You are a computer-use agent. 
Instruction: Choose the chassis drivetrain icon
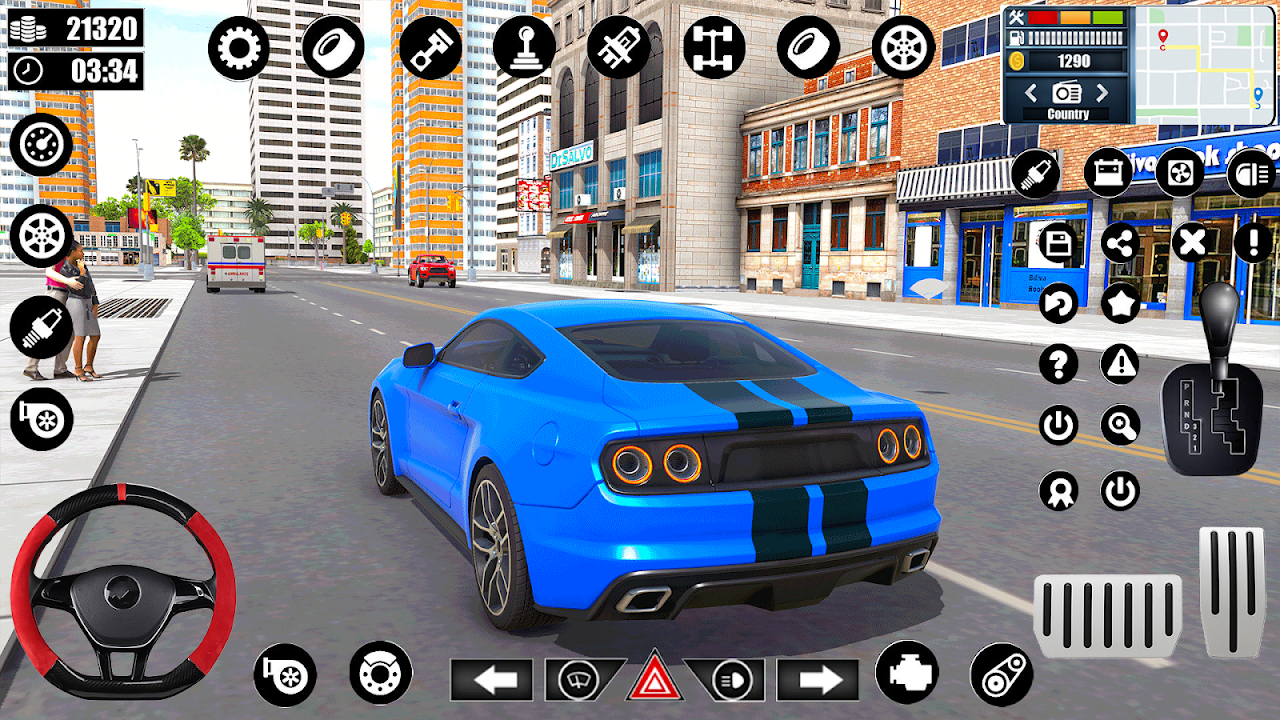(714, 47)
